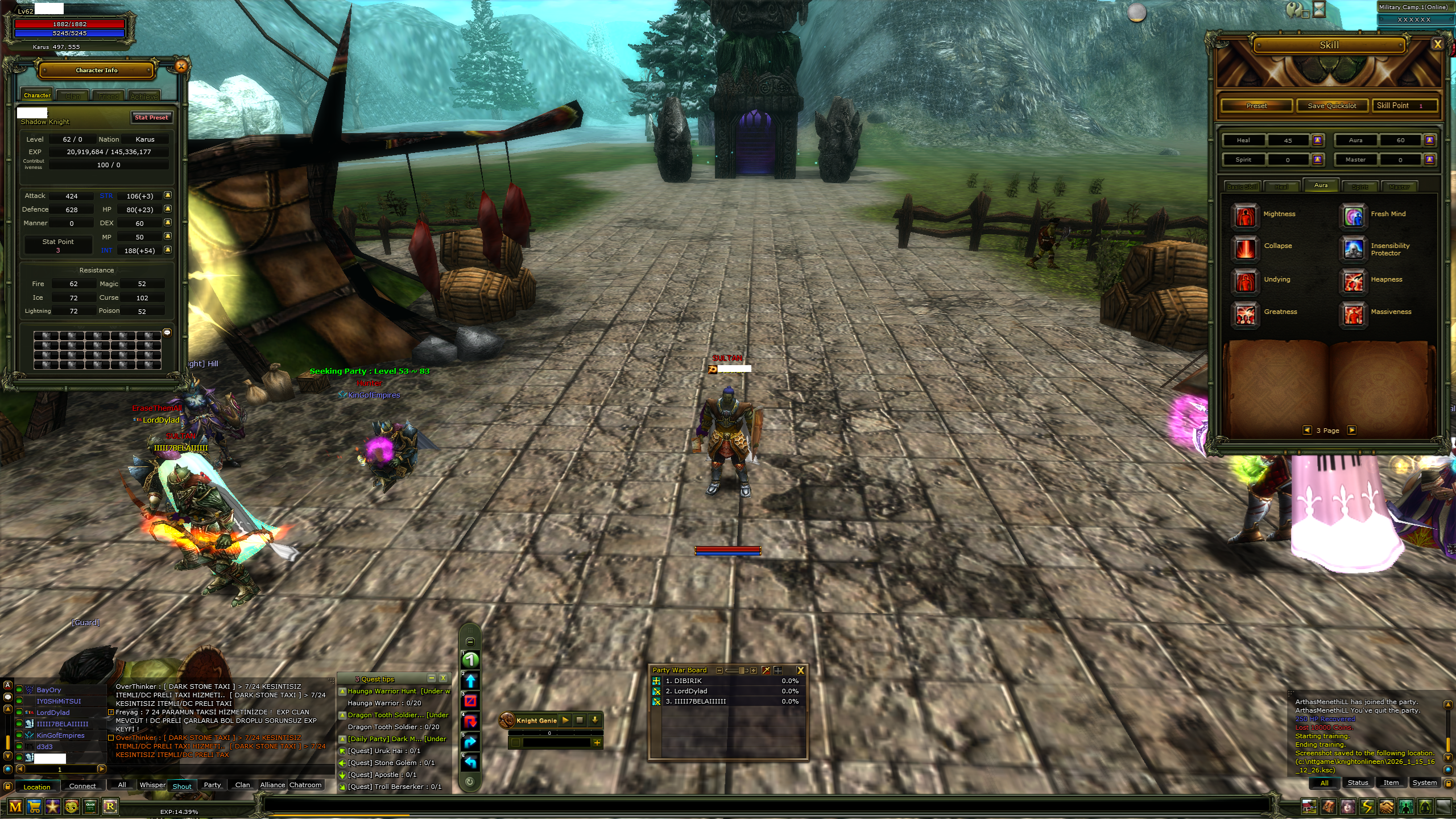1456x819 pixels.
Task: Start the Knight Genie play button
Action: click(565, 720)
